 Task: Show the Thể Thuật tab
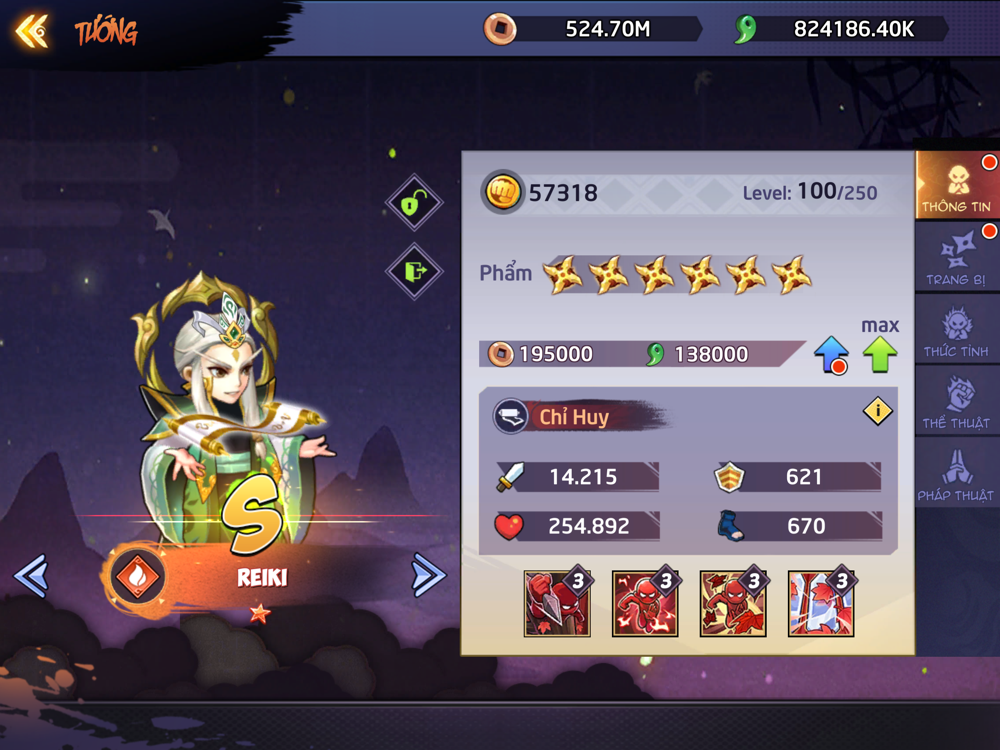click(x=956, y=402)
